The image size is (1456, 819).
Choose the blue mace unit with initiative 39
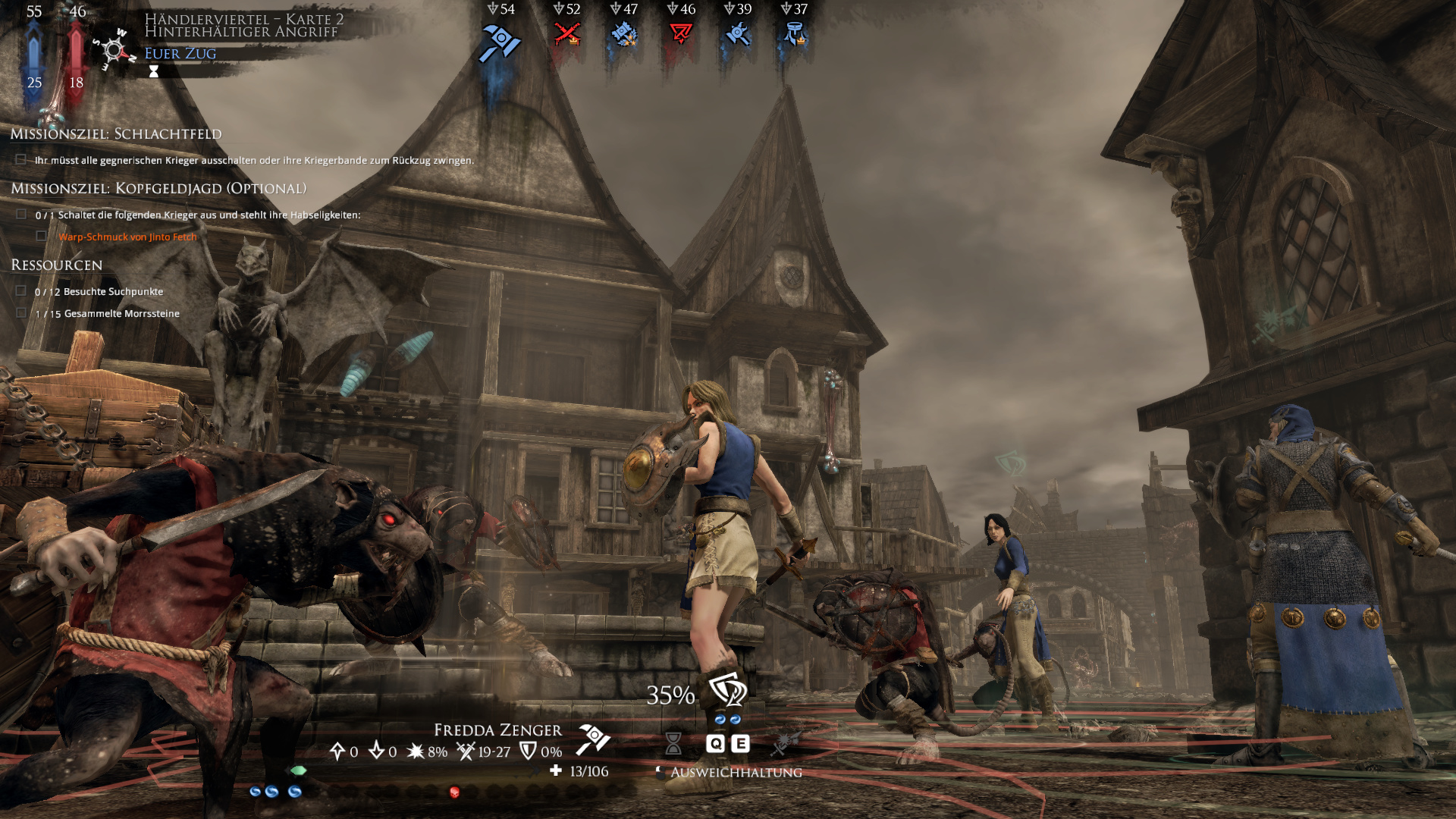click(737, 34)
